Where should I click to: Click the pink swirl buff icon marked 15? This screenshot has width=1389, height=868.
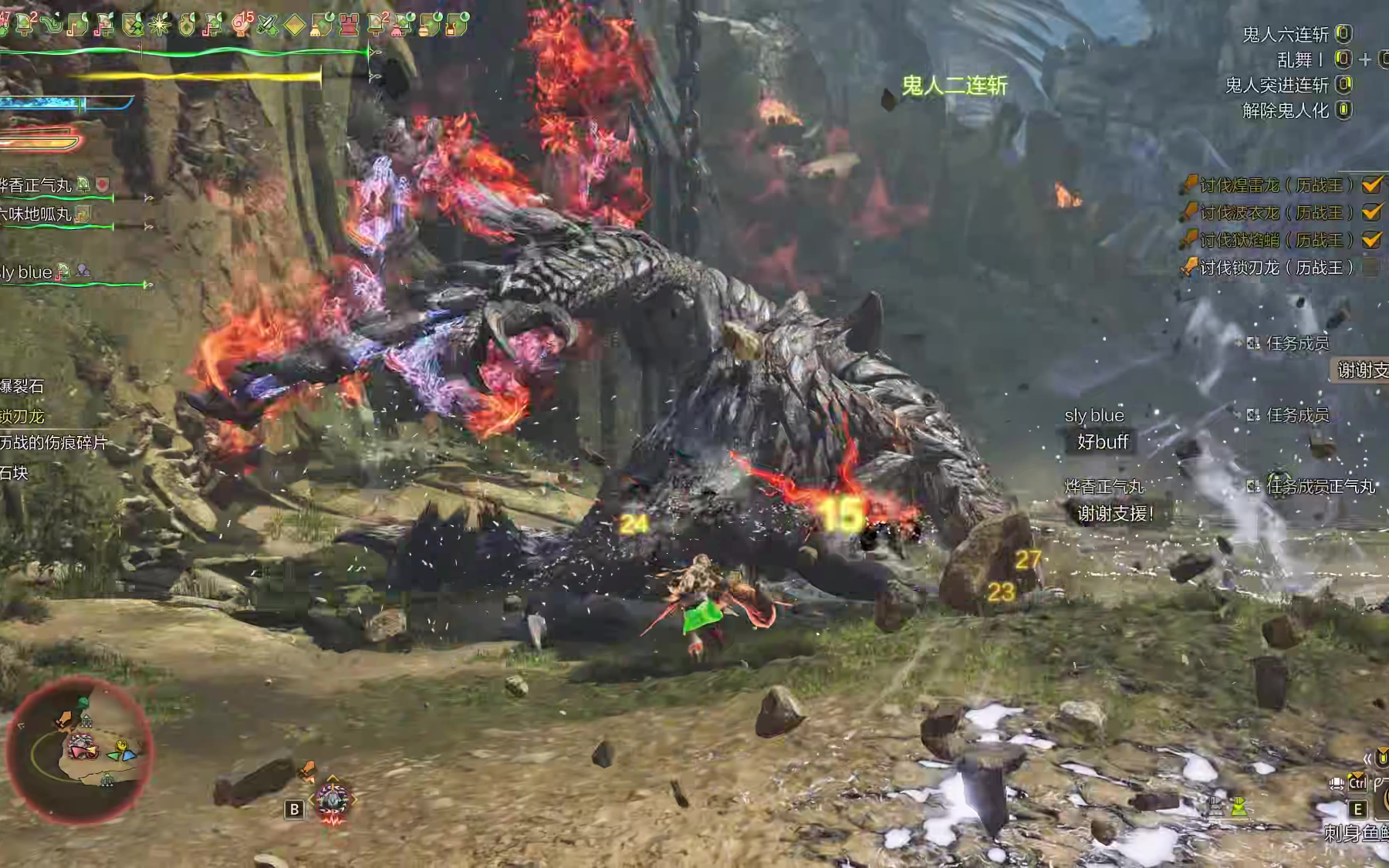pos(241,25)
